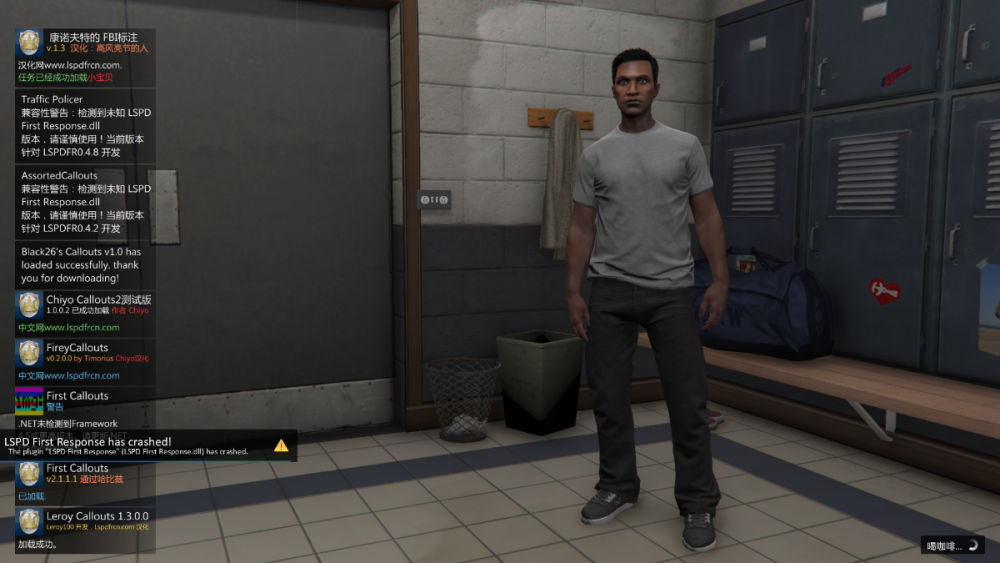The width and height of the screenshot is (1000, 563).
Task: Click the yellow warning triangle icon
Action: point(281,445)
